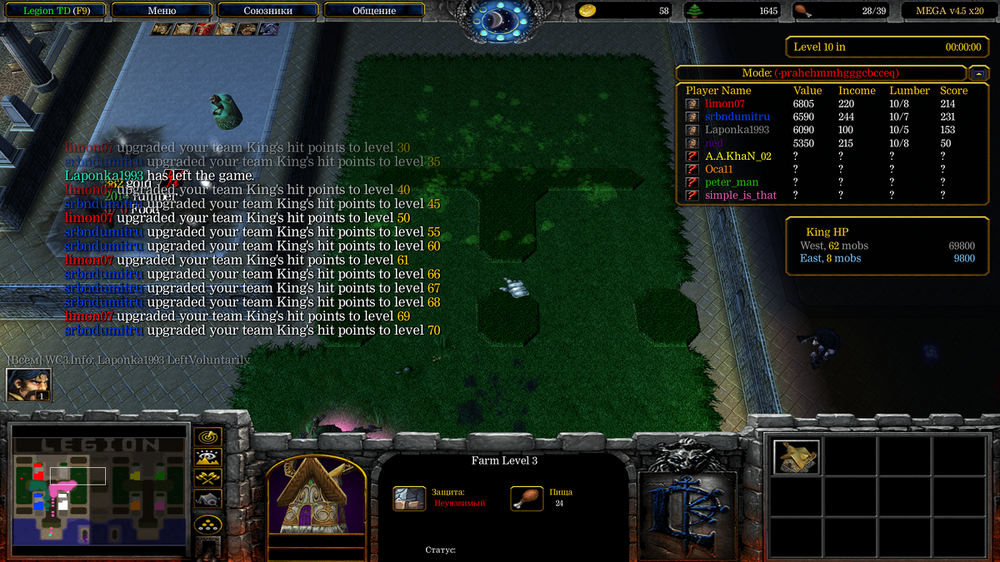This screenshot has width=1000, height=562.
Task: Open the Legion TD quest log
Action: click(x=56, y=11)
